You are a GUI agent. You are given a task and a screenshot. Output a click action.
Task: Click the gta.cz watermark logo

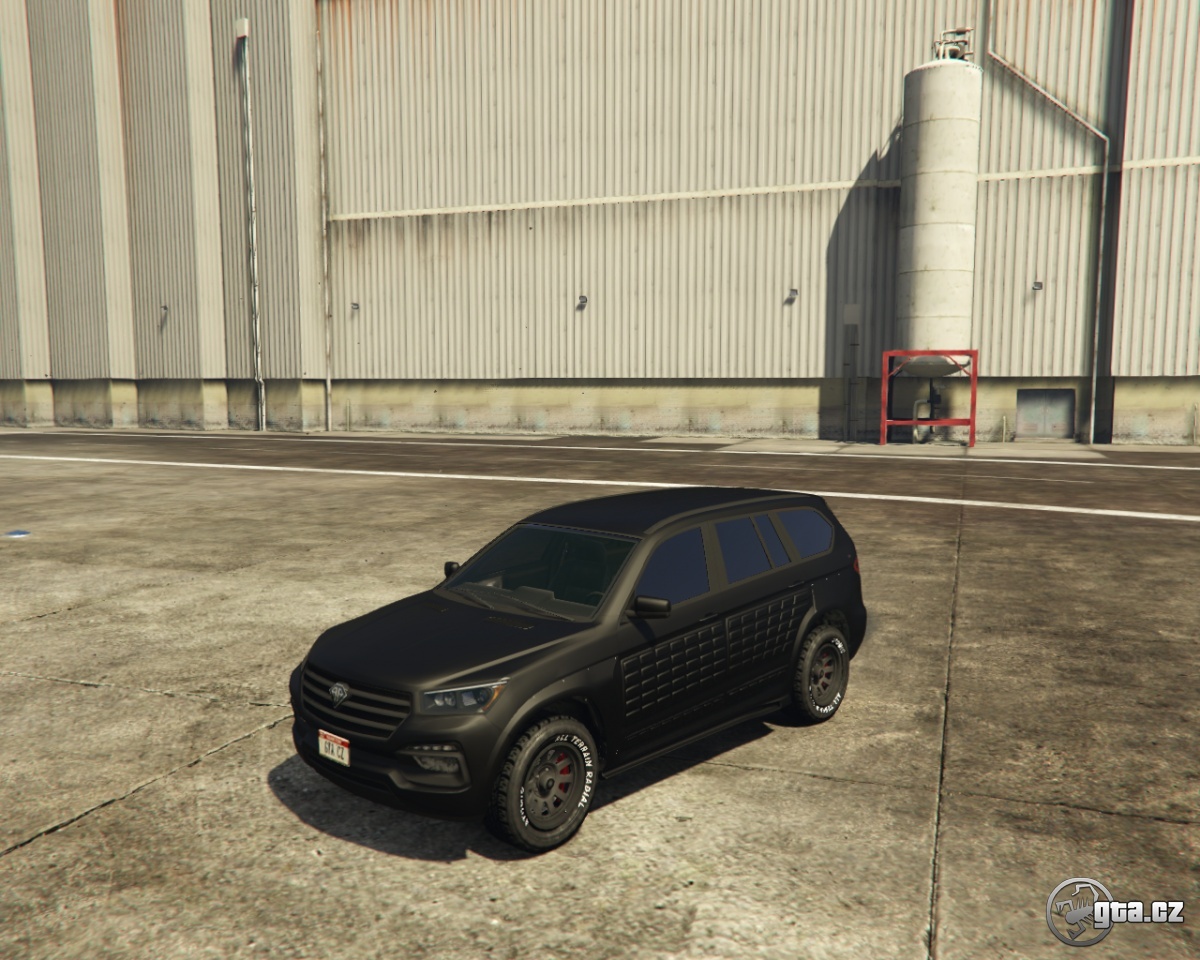pyautogui.click(x=1114, y=911)
